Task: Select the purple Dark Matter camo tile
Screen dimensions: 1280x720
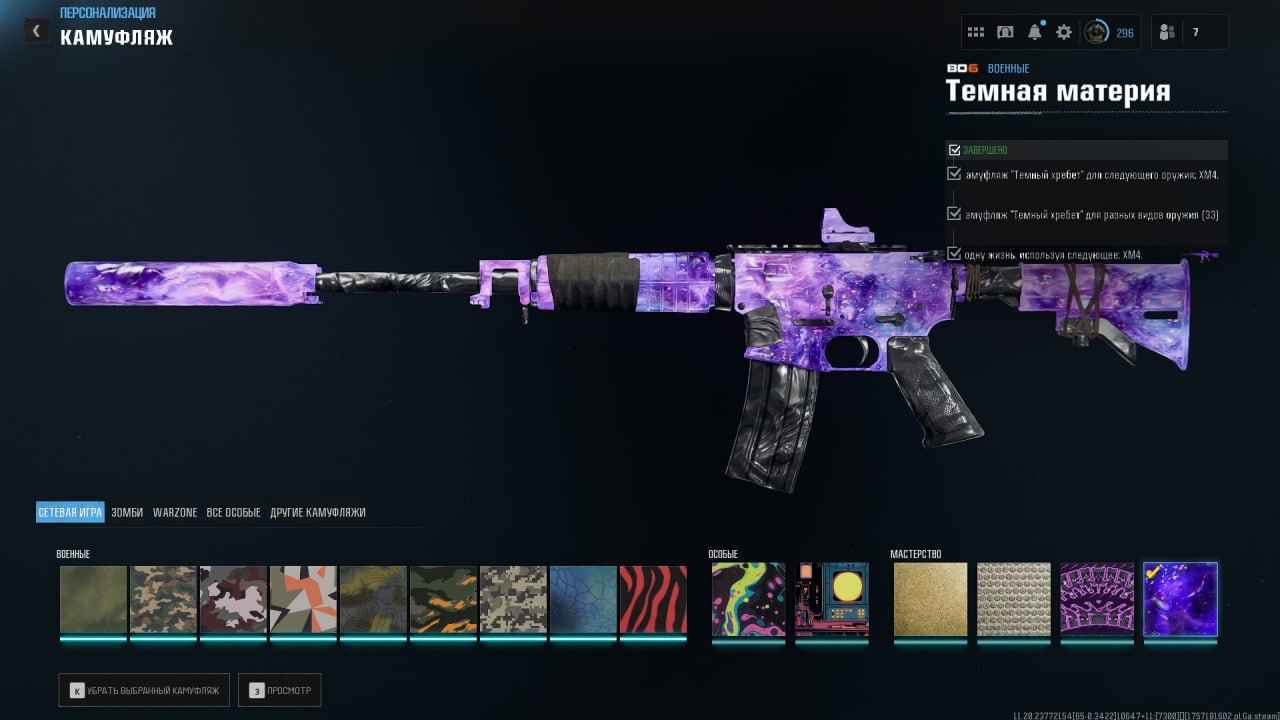Action: click(1180, 600)
